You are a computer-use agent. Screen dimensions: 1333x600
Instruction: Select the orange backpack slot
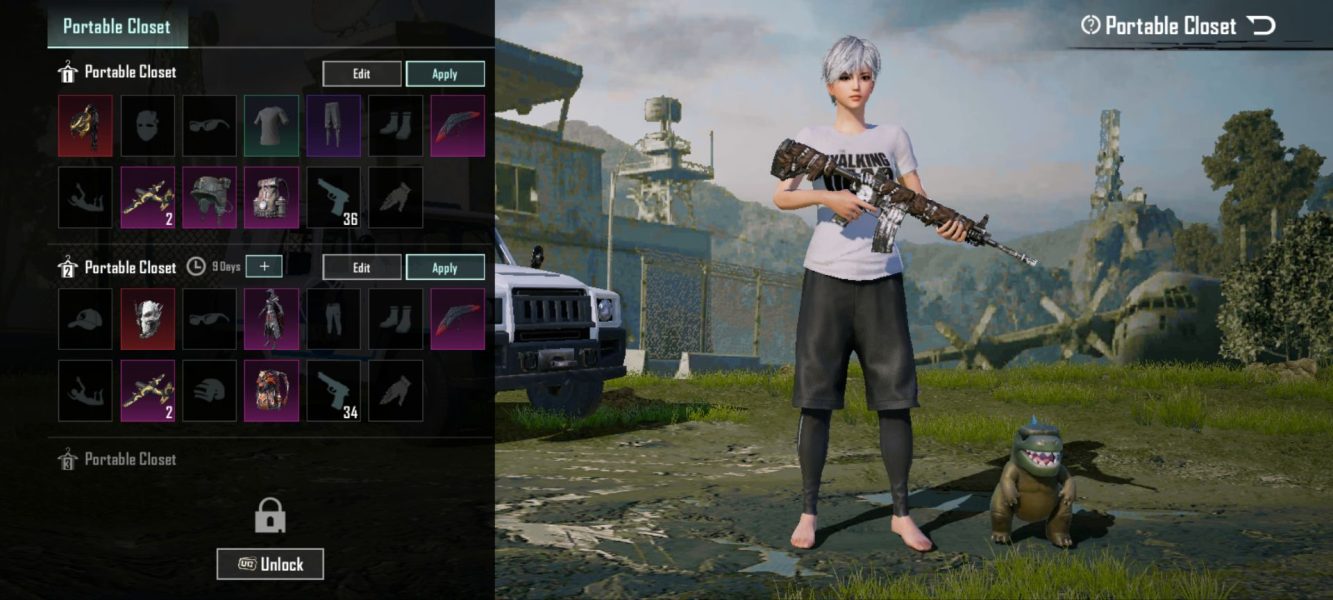pyautogui.click(x=272, y=391)
